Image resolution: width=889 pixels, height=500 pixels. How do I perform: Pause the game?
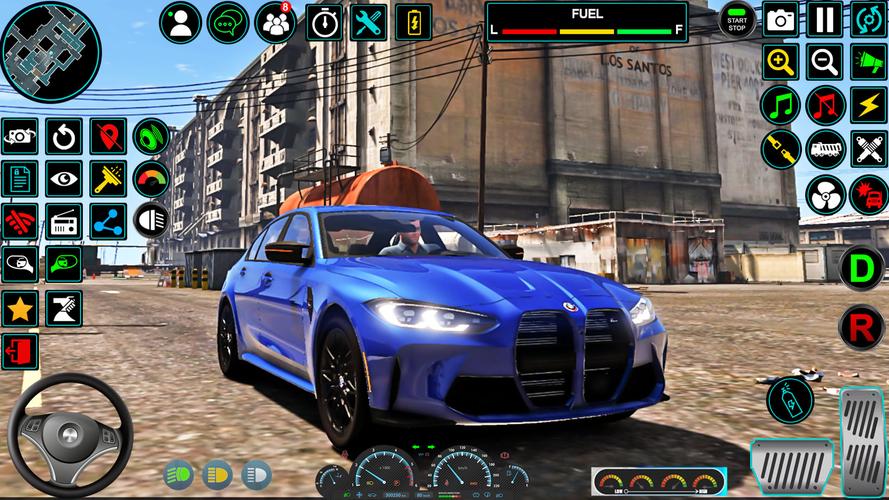click(x=823, y=19)
